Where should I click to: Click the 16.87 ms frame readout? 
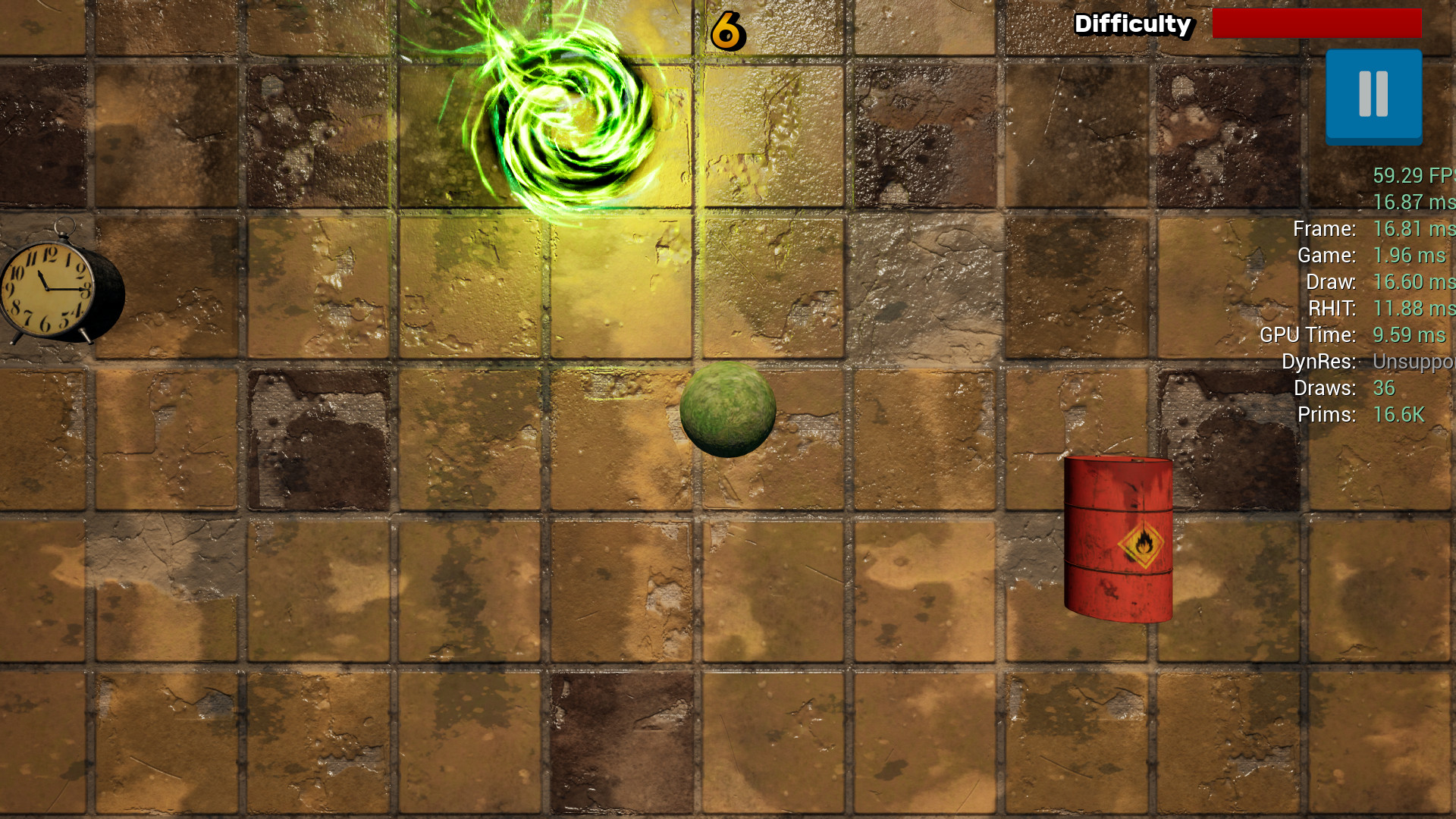point(1414,202)
